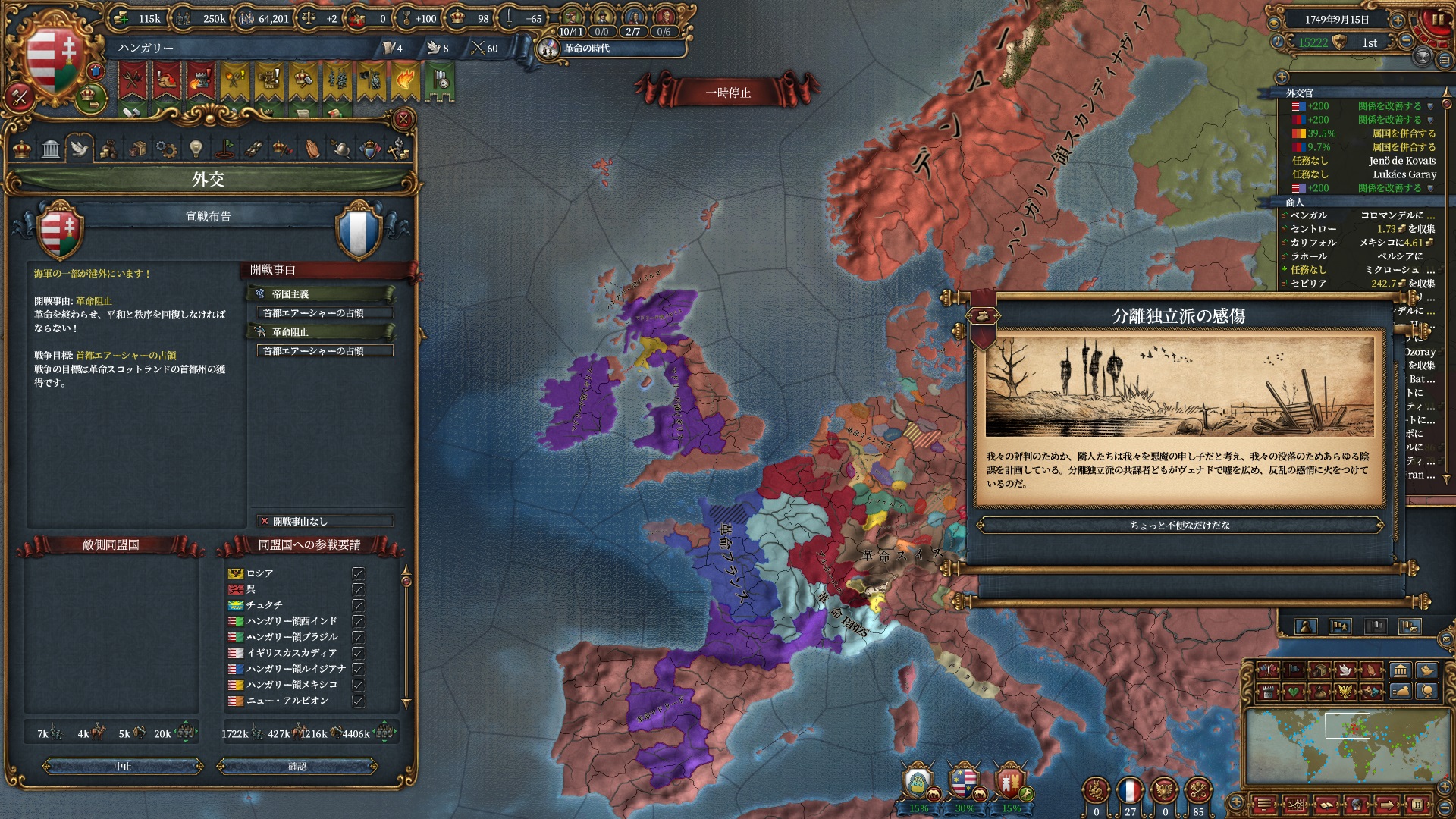Toggle the pause button beside the date
The image size is (1456, 819).
coord(1437,20)
